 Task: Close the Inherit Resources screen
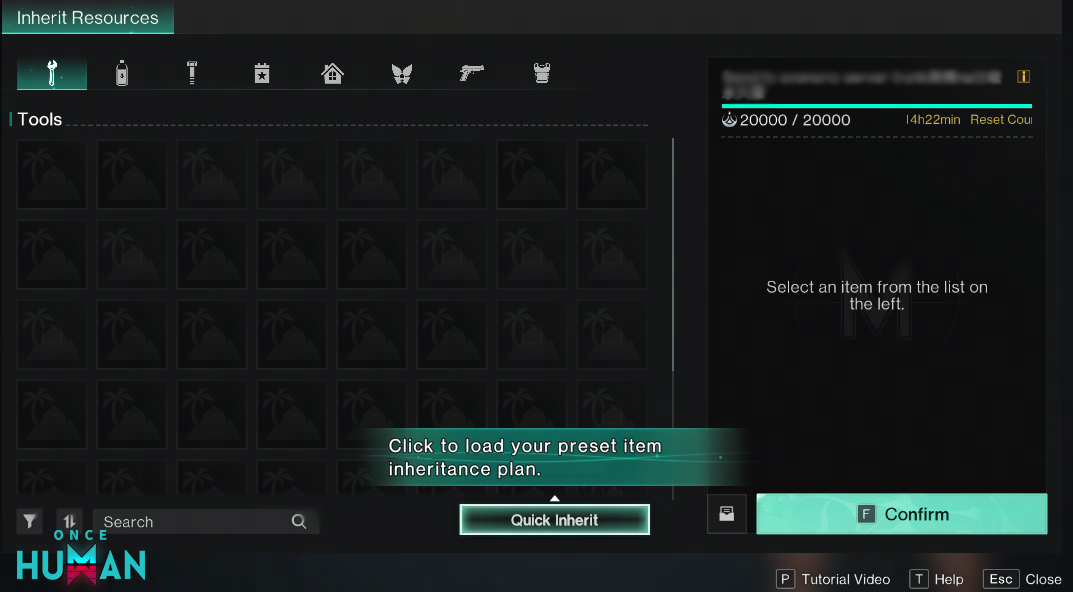coord(1023,579)
